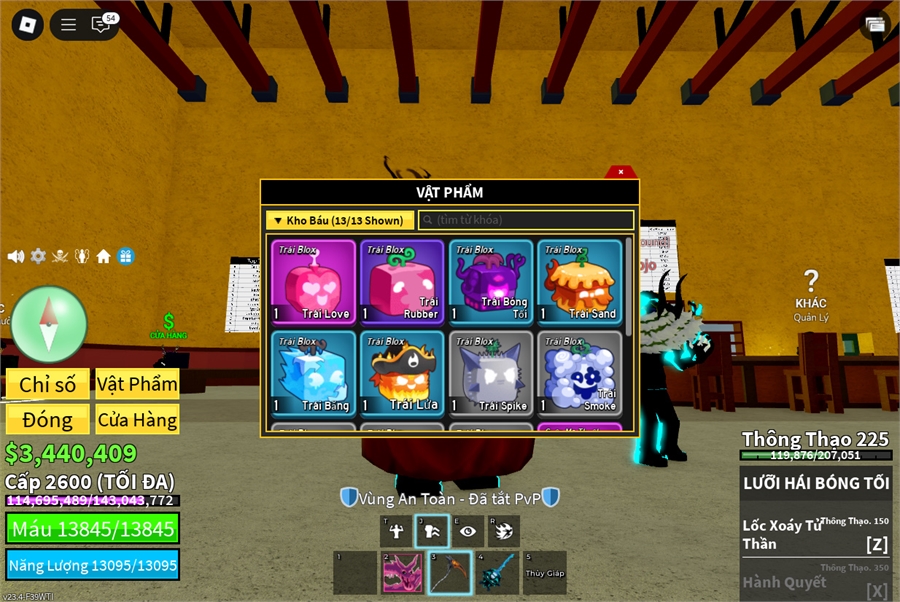Open the Chỉ số stats menu

pos(48,384)
